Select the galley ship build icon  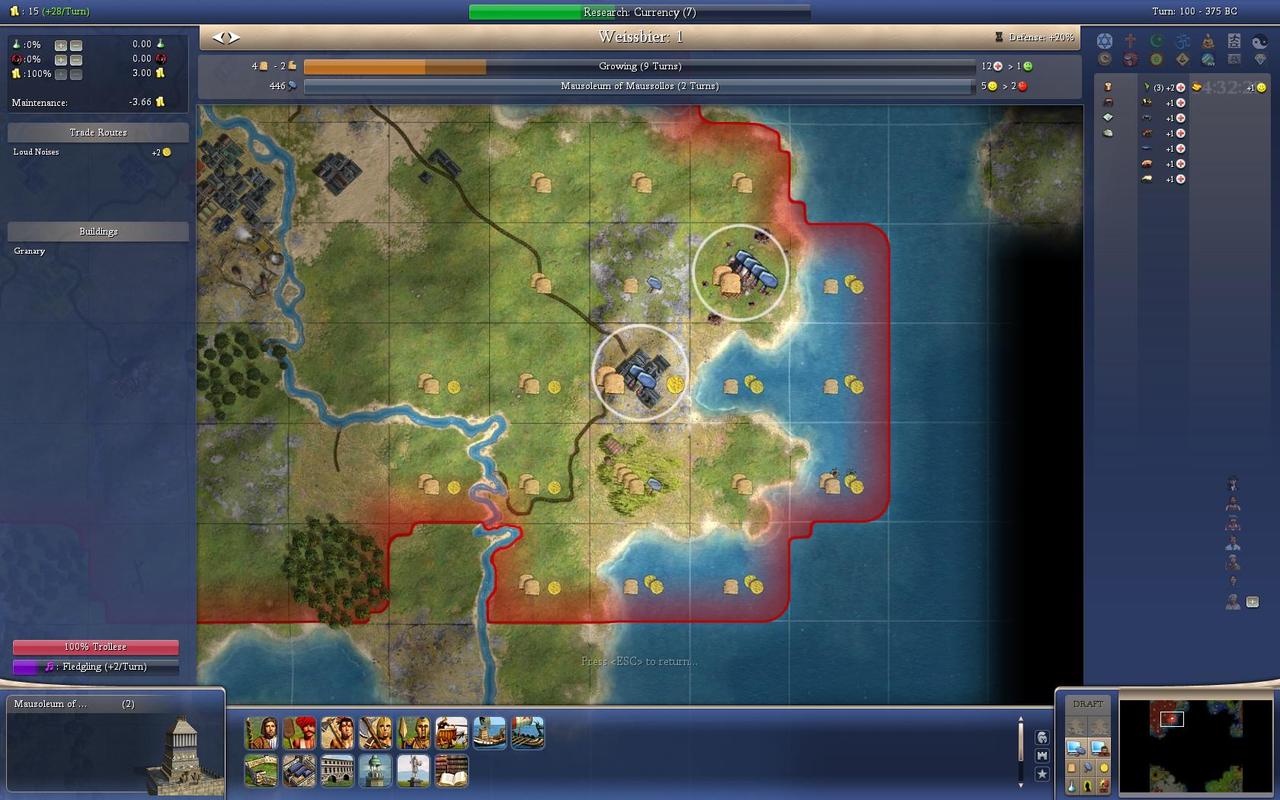tap(490, 733)
